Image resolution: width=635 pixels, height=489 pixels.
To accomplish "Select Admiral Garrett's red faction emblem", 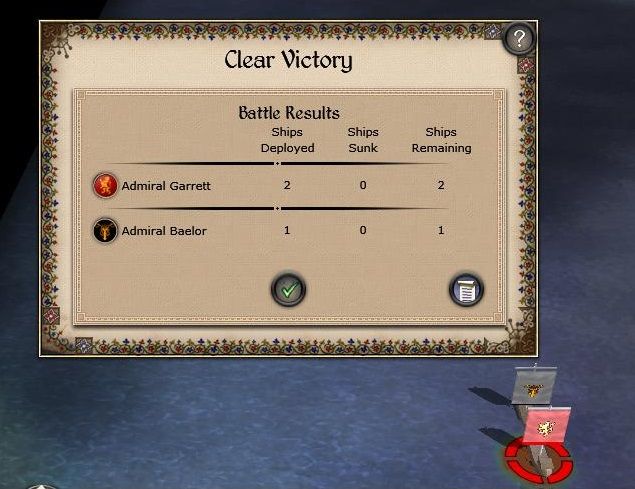I will pyautogui.click(x=105, y=185).
